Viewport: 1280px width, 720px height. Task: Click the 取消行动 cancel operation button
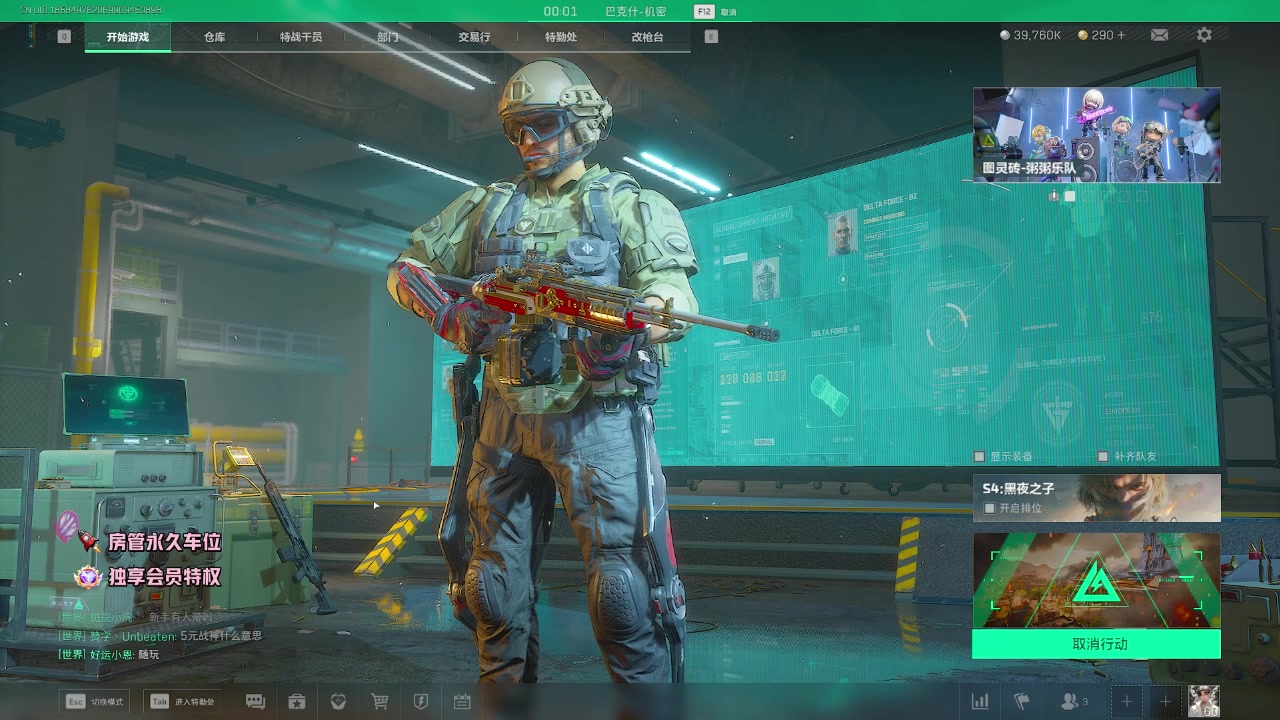(x=1096, y=644)
